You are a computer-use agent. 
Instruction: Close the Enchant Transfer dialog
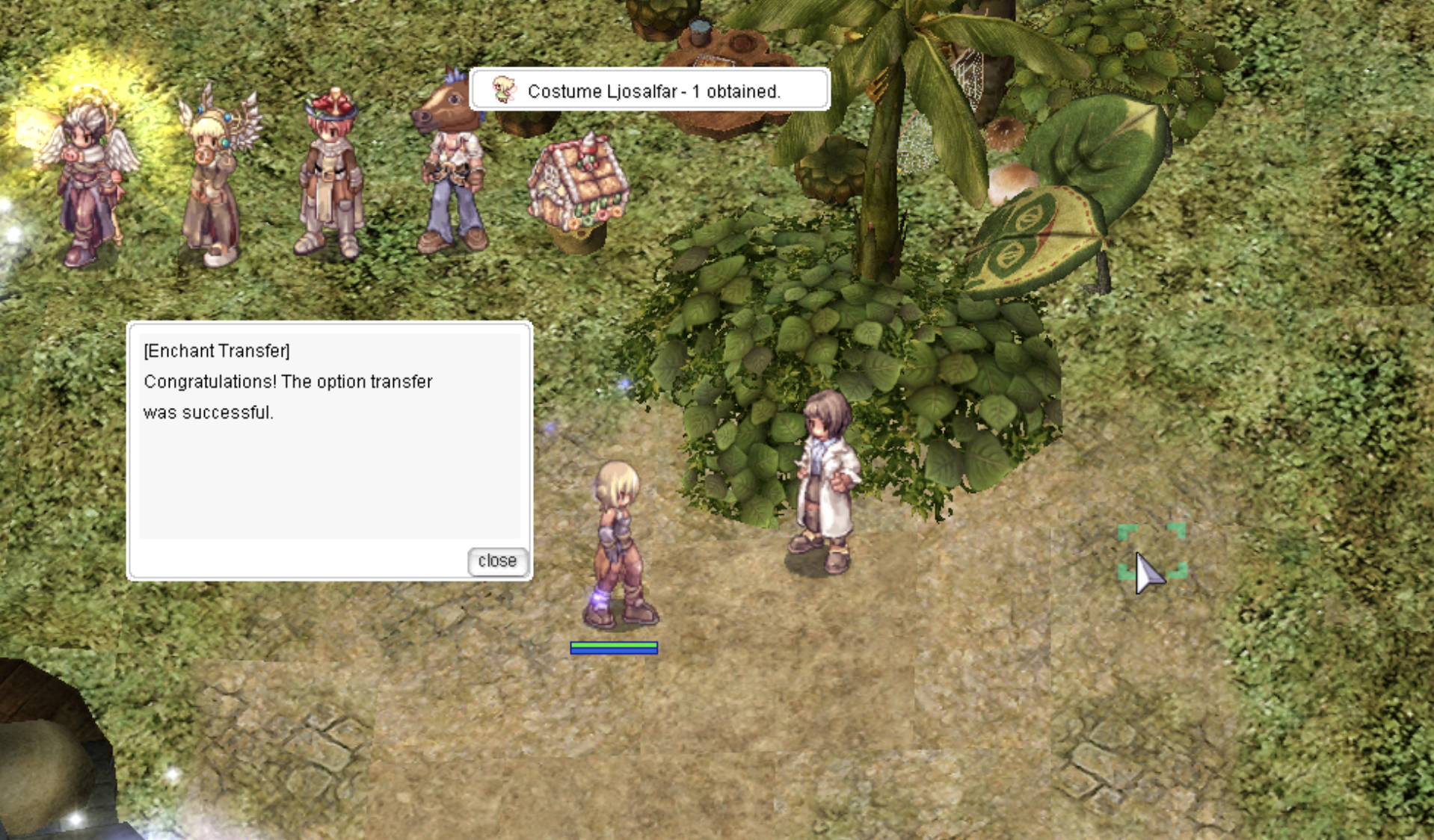tap(497, 560)
